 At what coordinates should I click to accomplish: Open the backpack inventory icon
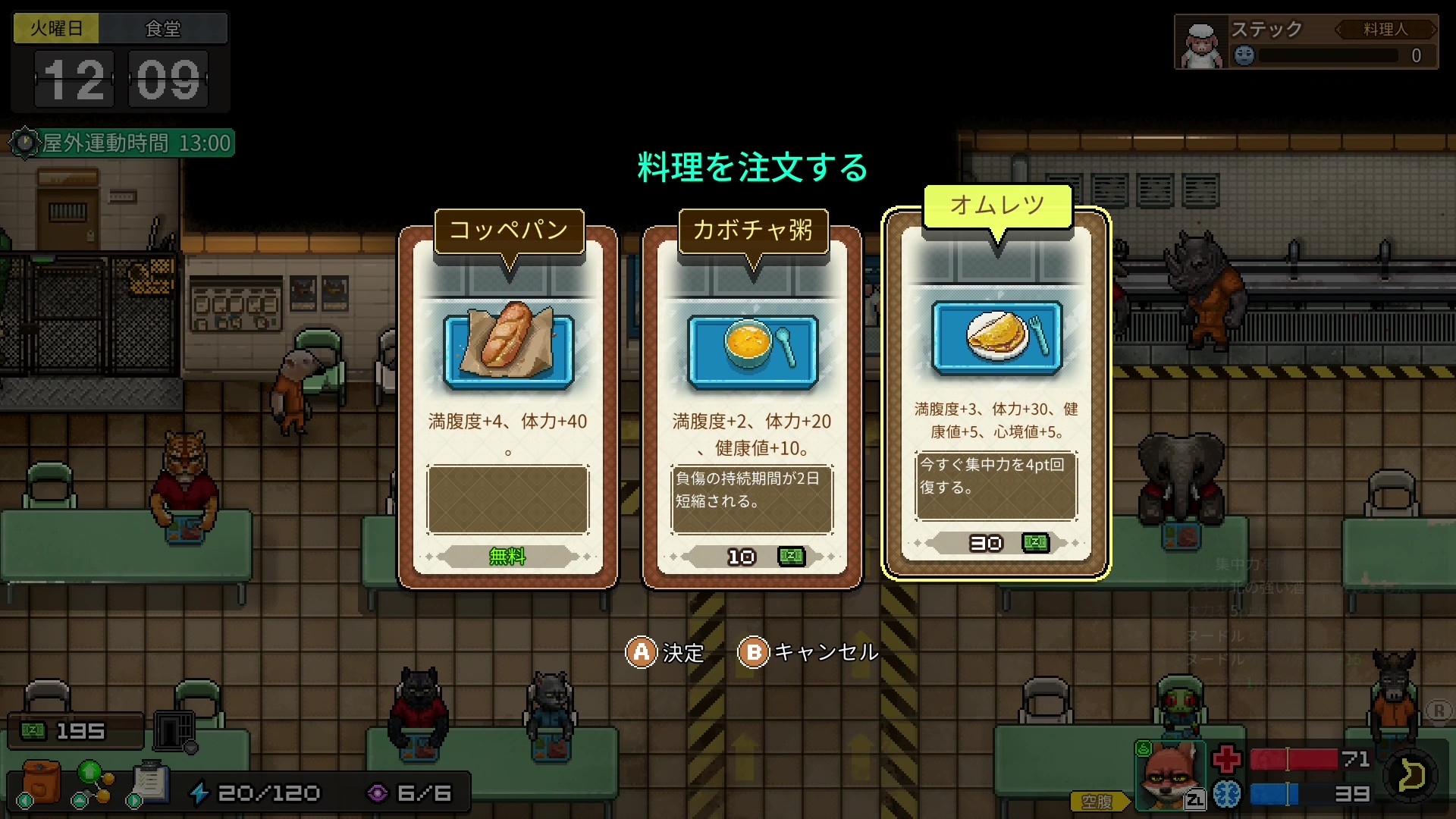41,782
